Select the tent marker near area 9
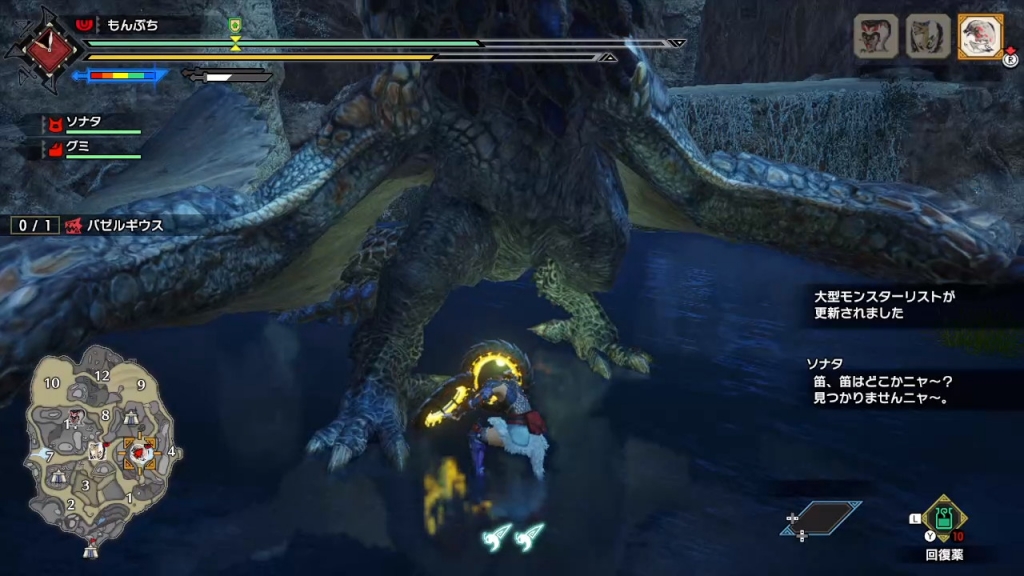1024x576 pixels. click(131, 417)
